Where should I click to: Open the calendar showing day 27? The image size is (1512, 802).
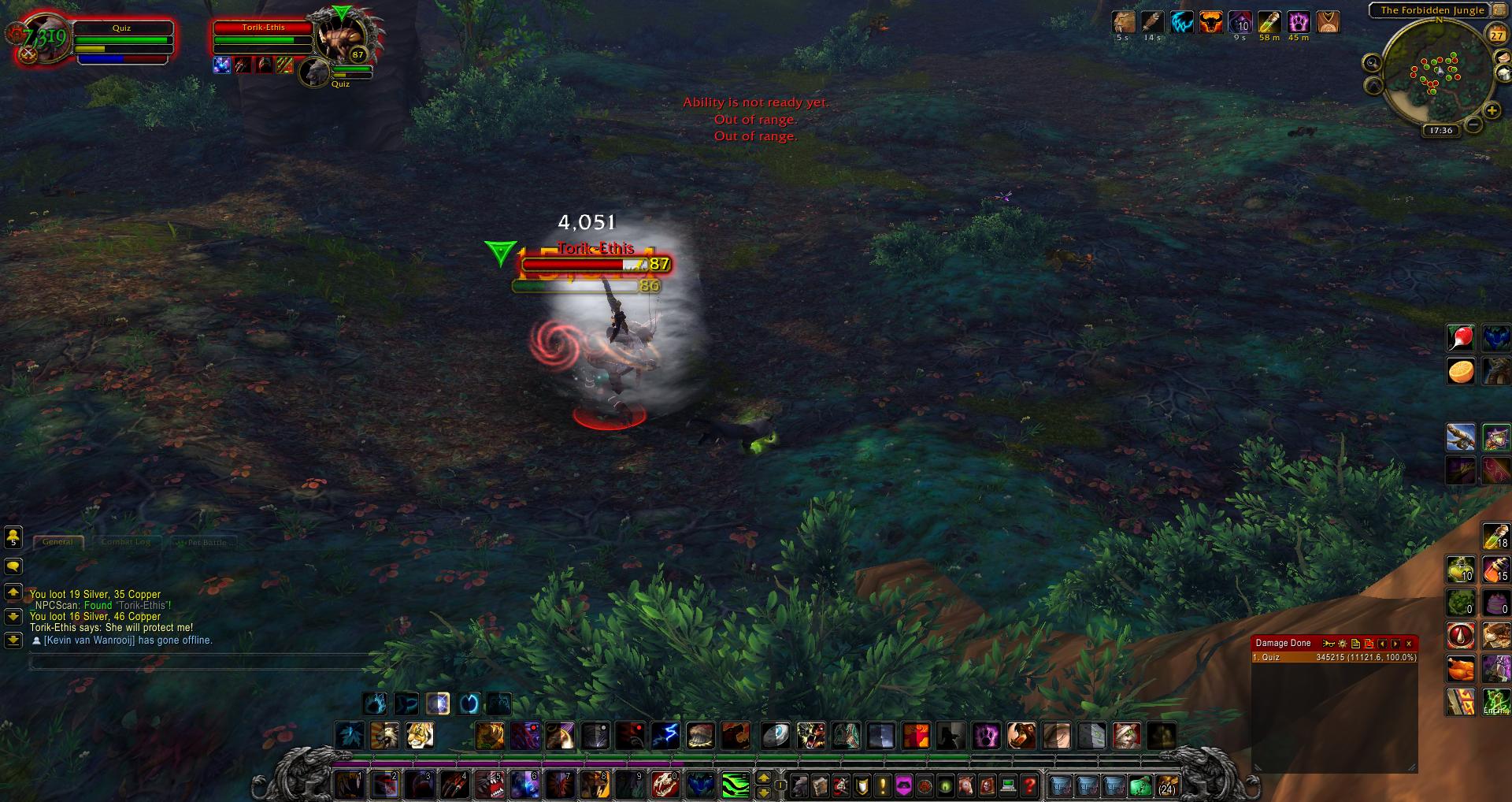click(1496, 35)
